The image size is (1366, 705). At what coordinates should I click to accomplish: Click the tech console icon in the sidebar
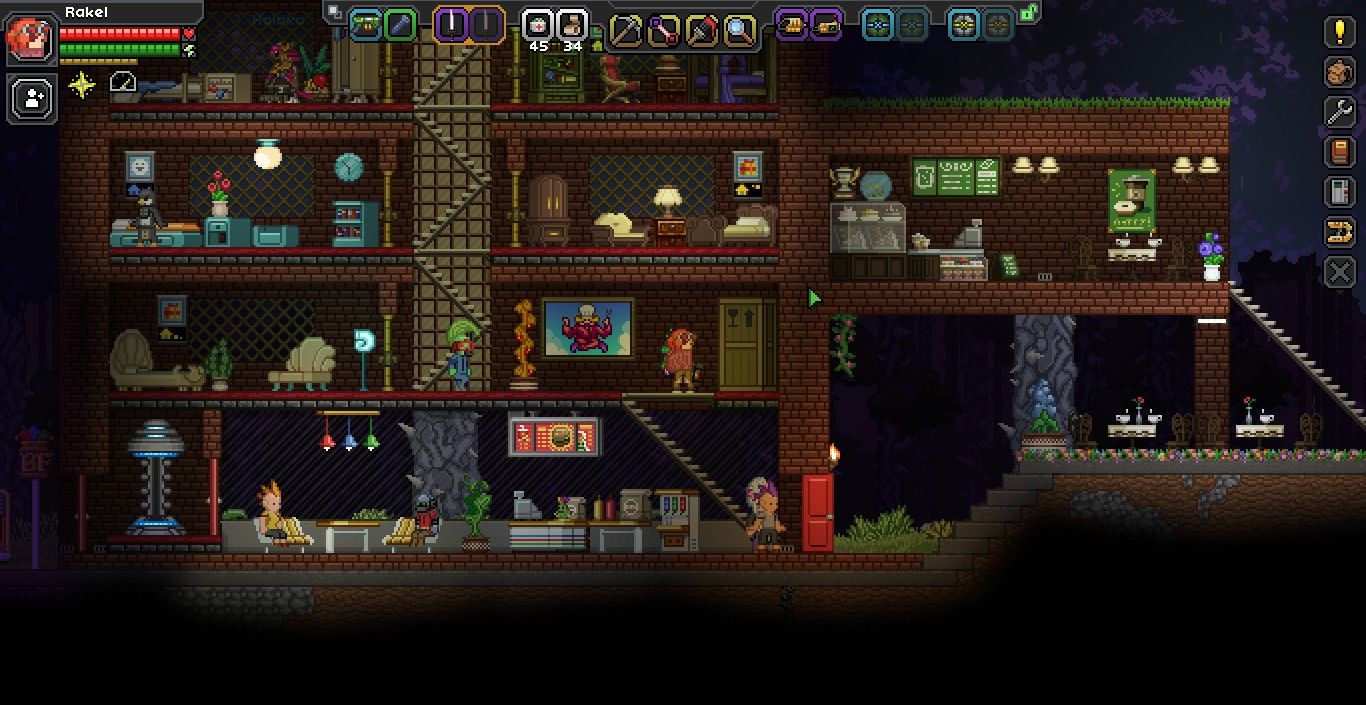pyautogui.click(x=1340, y=192)
